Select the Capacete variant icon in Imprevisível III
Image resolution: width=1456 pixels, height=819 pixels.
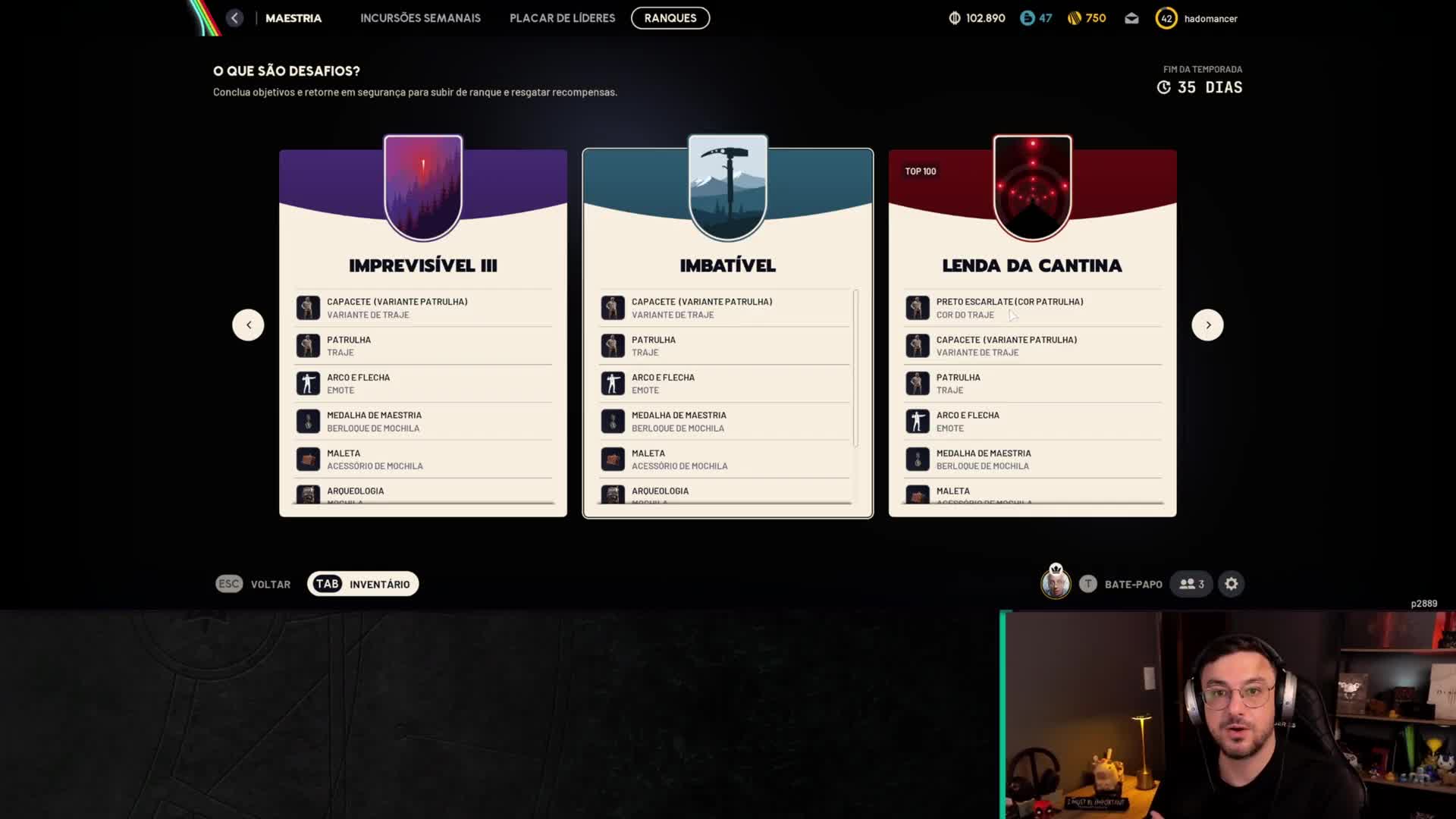tap(308, 307)
